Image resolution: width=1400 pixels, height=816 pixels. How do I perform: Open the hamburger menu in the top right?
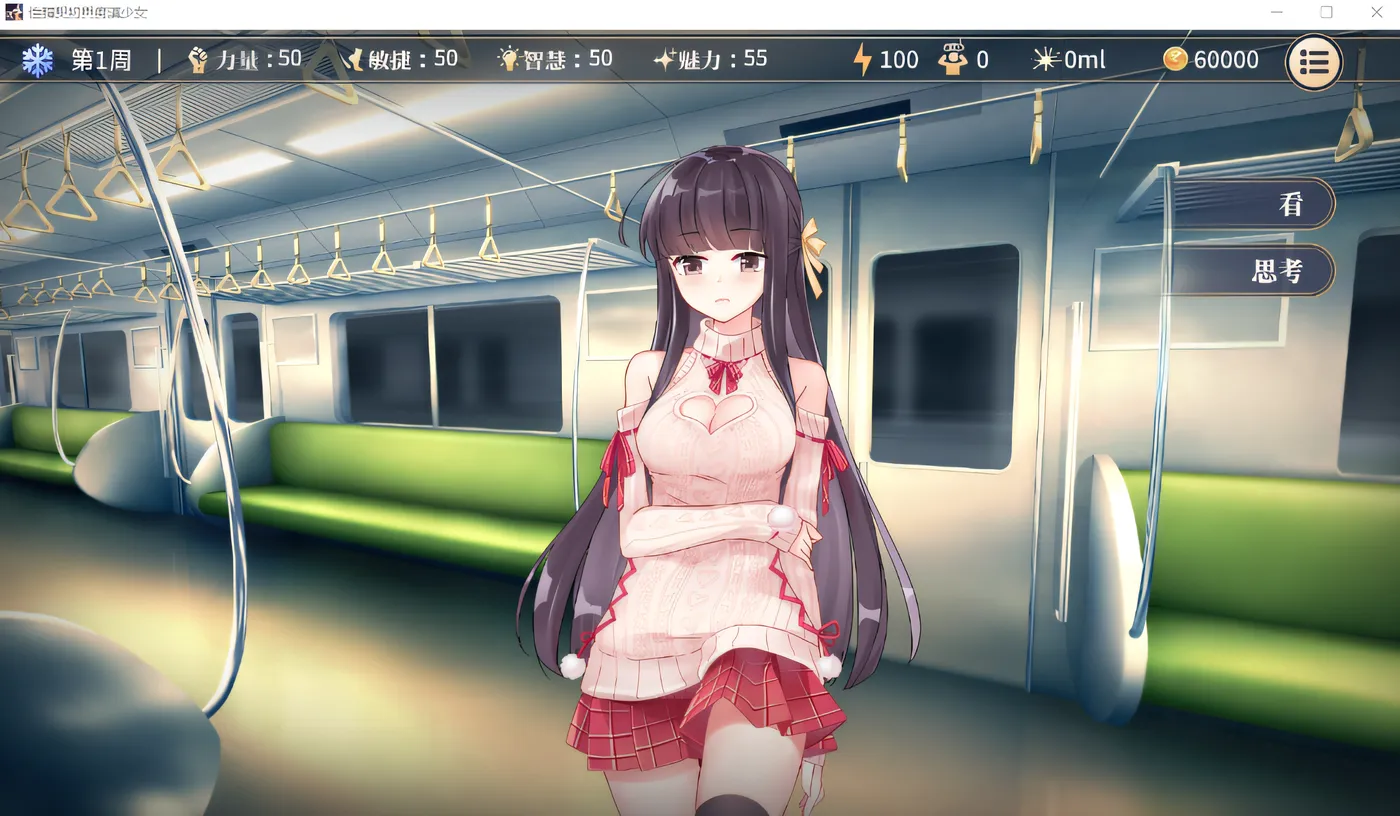click(x=1315, y=62)
